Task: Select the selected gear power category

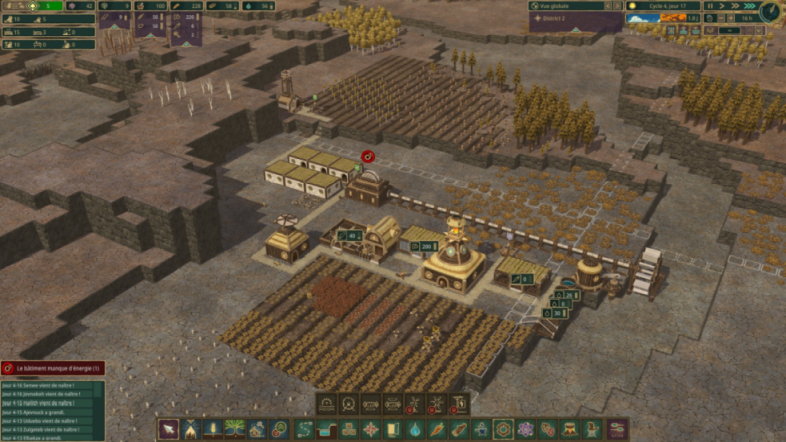Action: (x=503, y=429)
